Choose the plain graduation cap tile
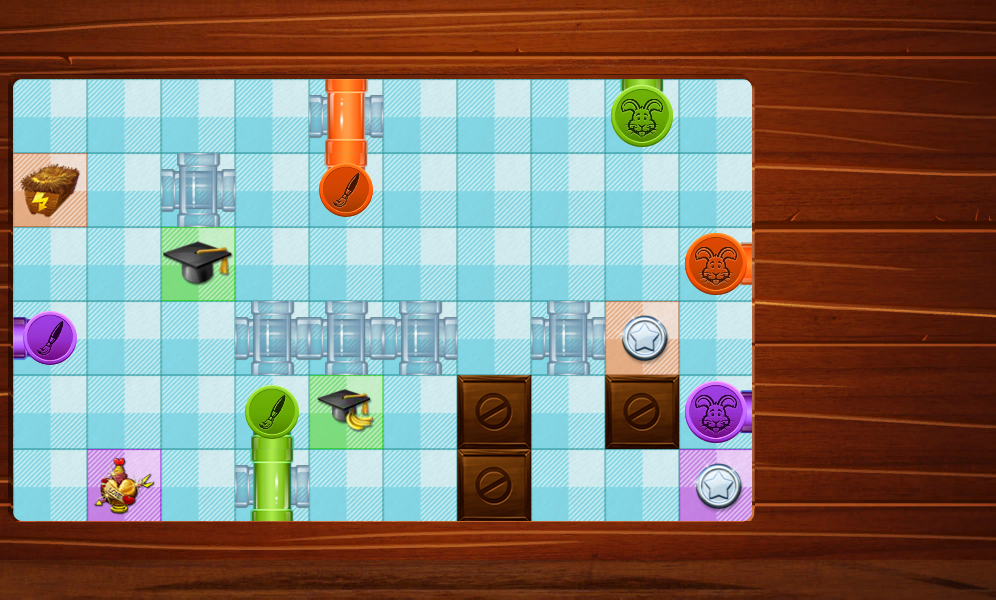 click(x=198, y=262)
